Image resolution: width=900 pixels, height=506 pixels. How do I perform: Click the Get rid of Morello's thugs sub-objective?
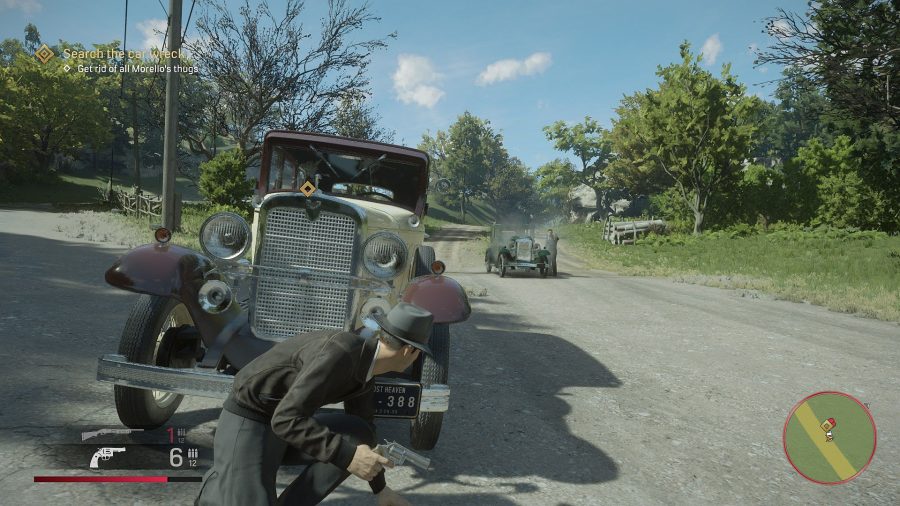pos(130,69)
